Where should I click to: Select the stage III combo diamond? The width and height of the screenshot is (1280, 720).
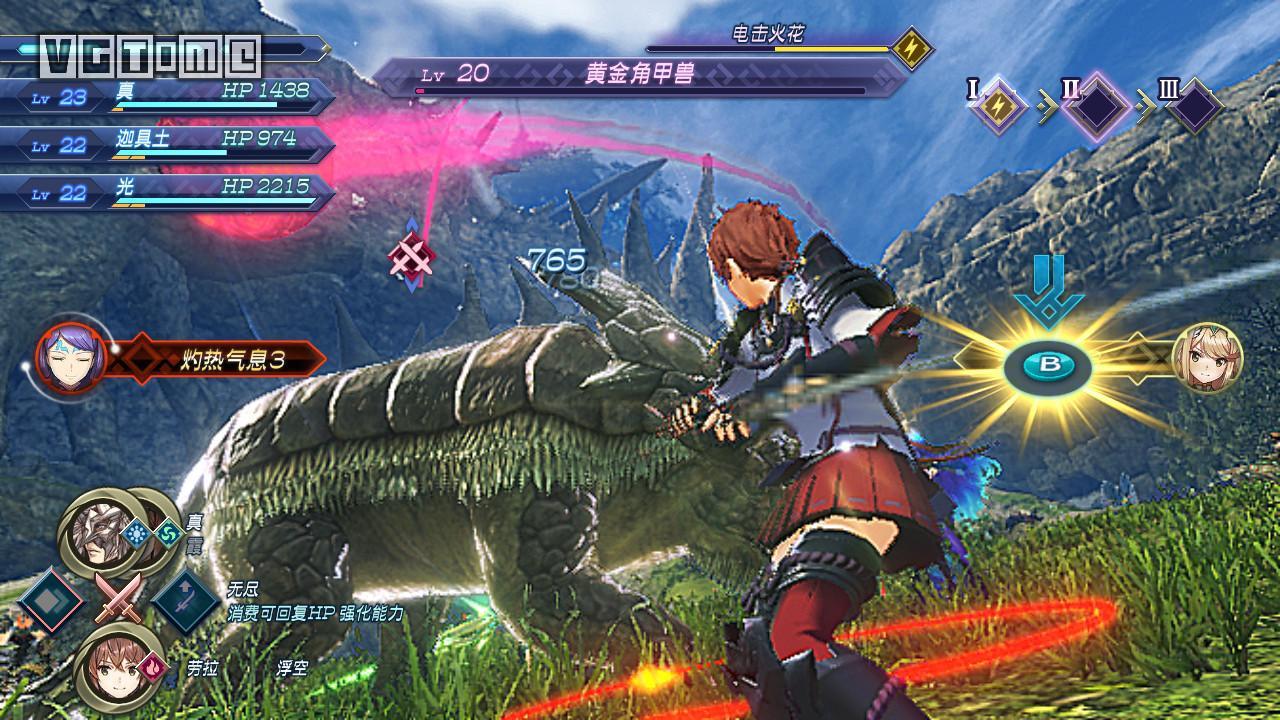click(x=1193, y=106)
